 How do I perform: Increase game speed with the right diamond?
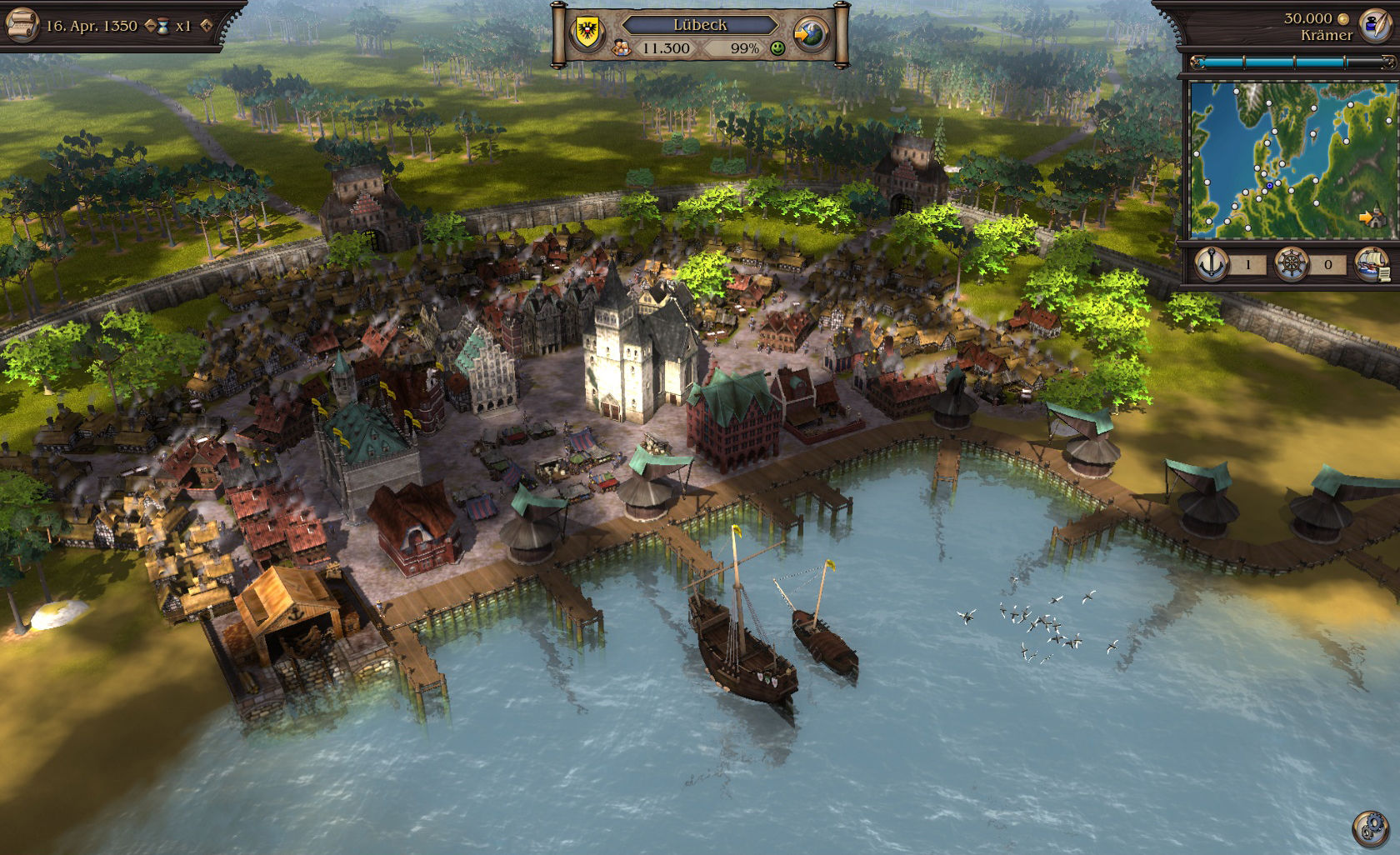pos(206,27)
